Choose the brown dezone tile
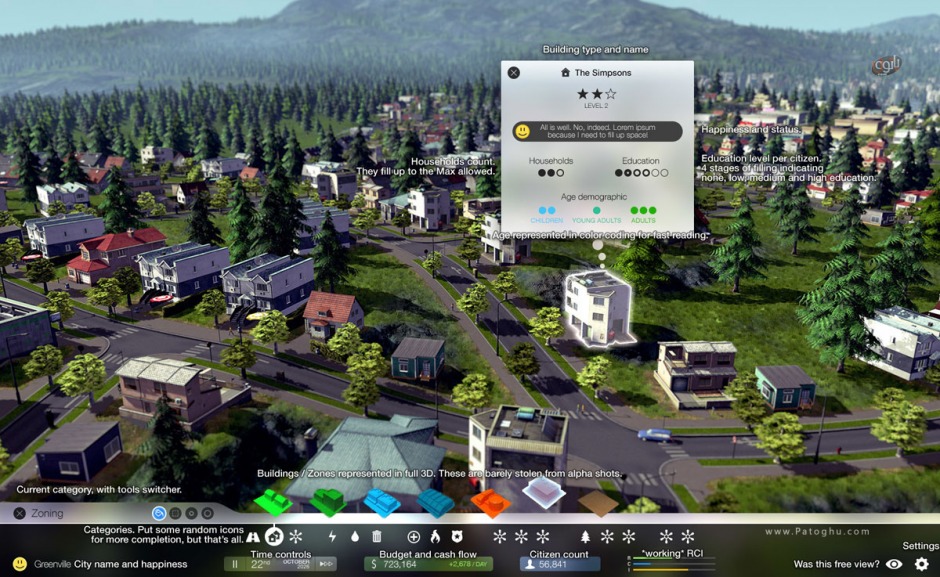Image resolution: width=940 pixels, height=577 pixels. pos(598,502)
